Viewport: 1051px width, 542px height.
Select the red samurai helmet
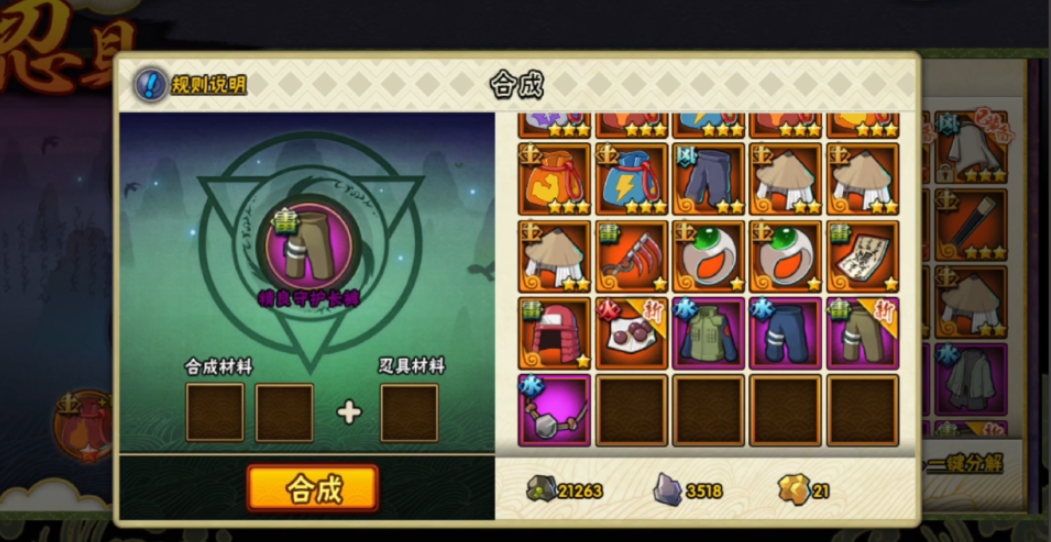(554, 333)
